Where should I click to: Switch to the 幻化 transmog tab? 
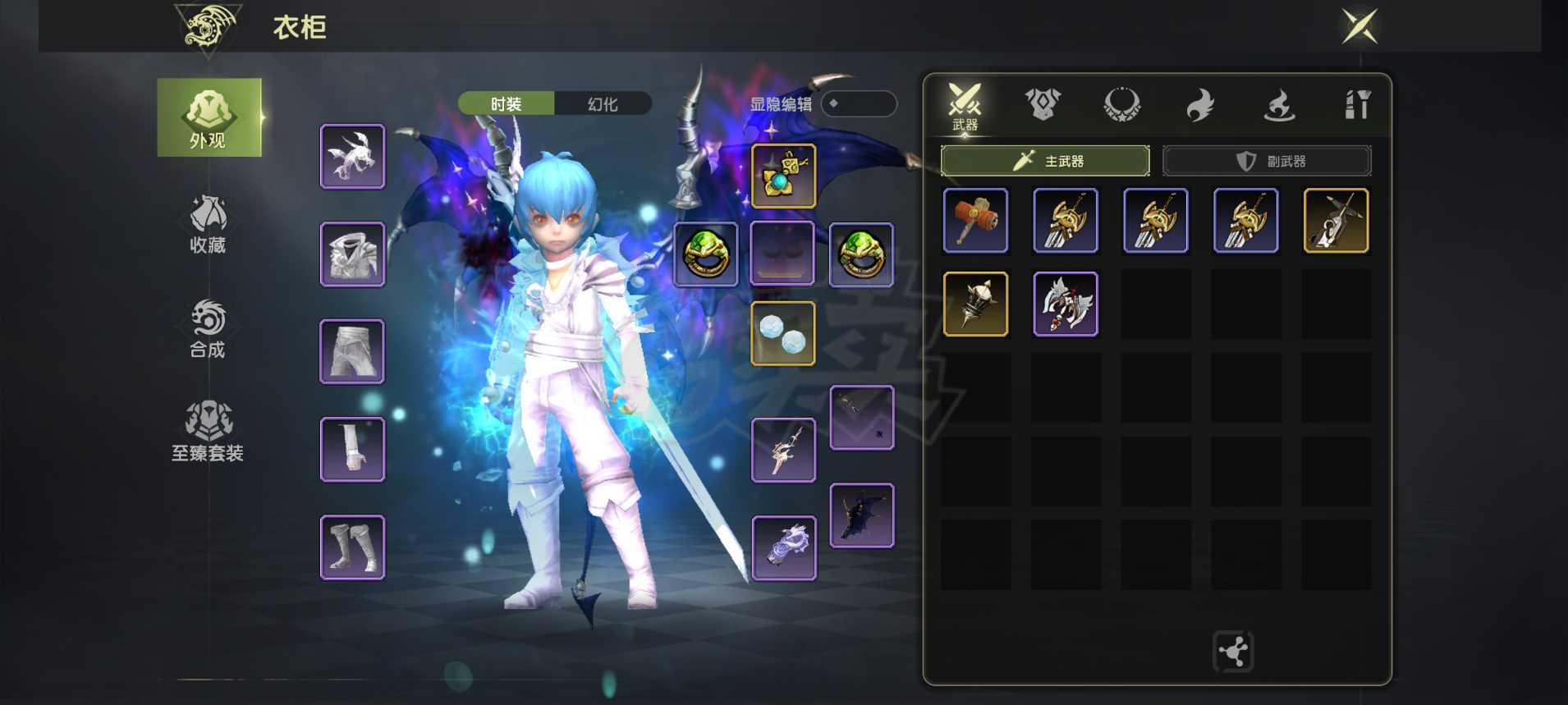tap(603, 104)
